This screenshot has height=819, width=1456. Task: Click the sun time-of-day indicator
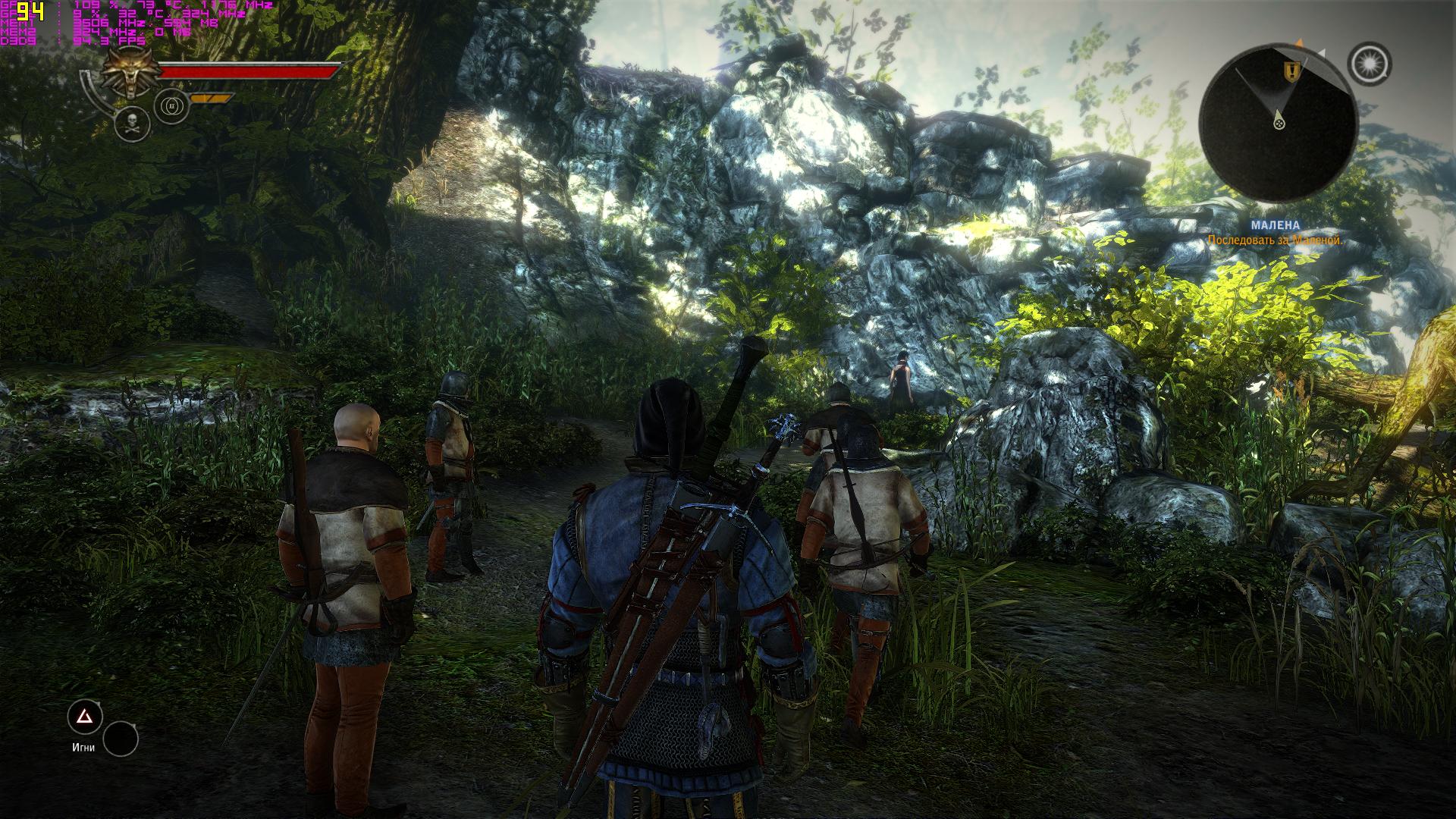click(1370, 64)
